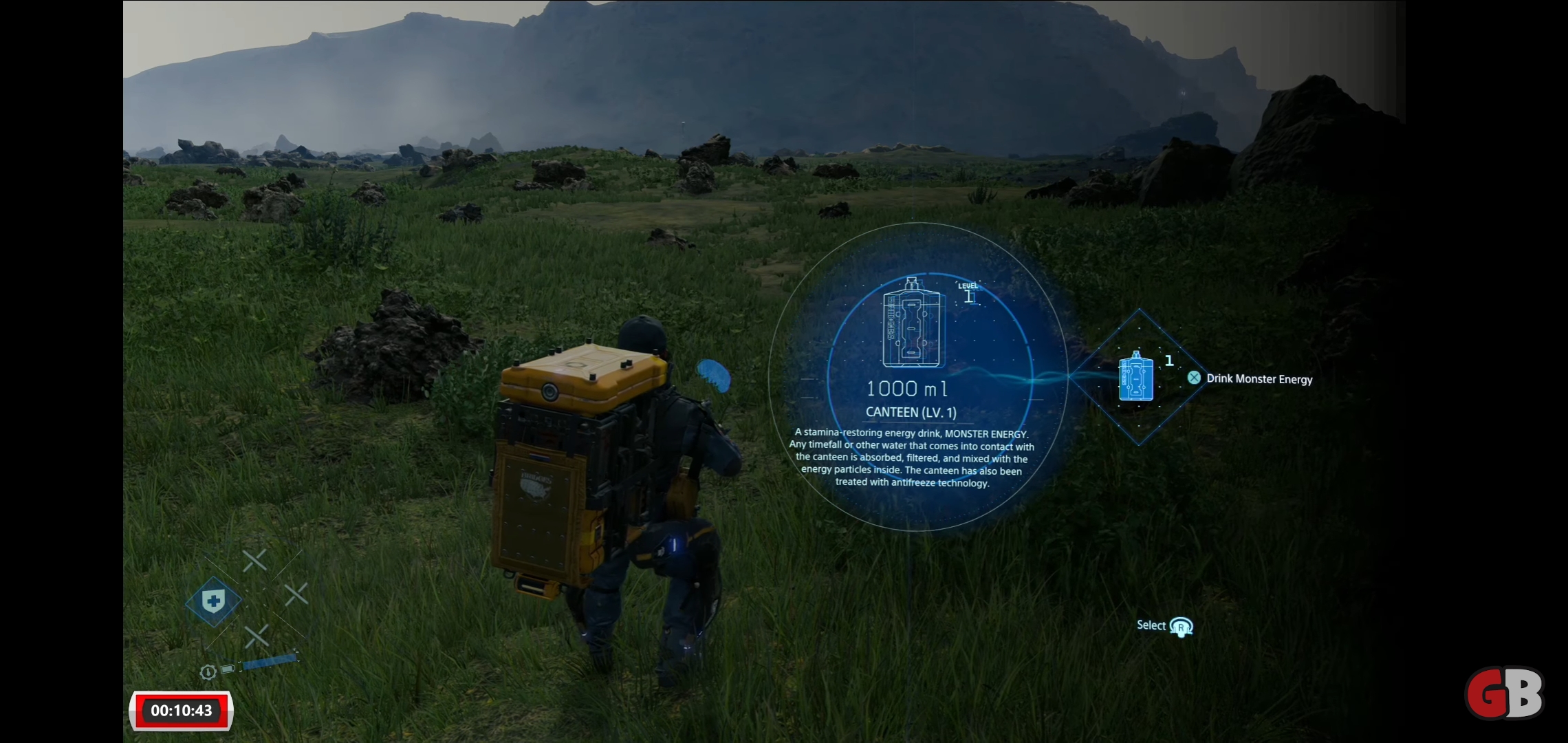The width and height of the screenshot is (1568, 743).
Task: Expand the CANTEEN (LV. 1) info panel
Action: point(914,411)
